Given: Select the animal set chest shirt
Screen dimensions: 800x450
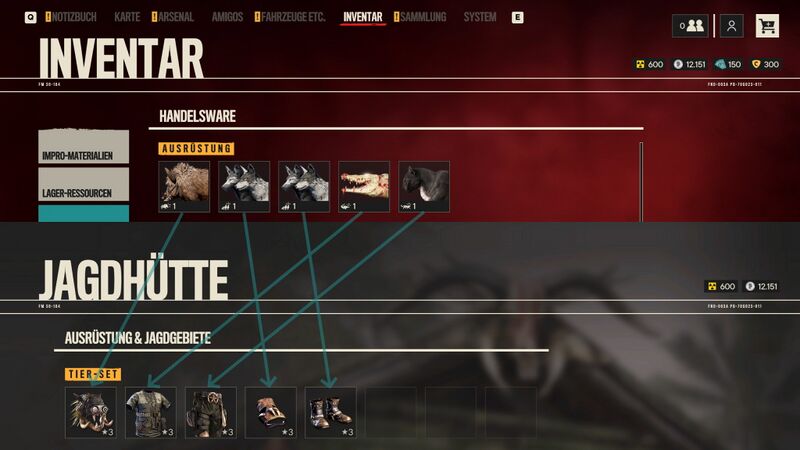Looking at the screenshot, I should pos(151,413).
